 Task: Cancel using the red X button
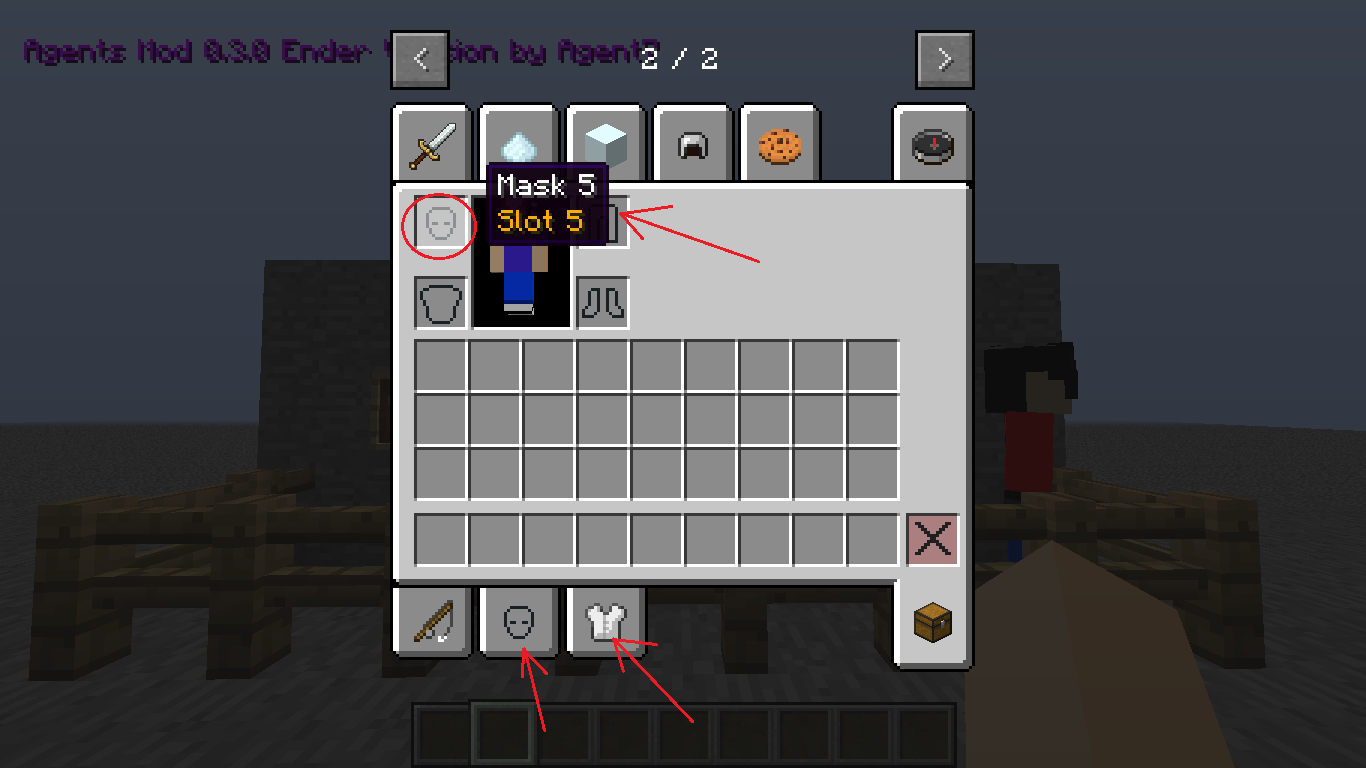[932, 538]
